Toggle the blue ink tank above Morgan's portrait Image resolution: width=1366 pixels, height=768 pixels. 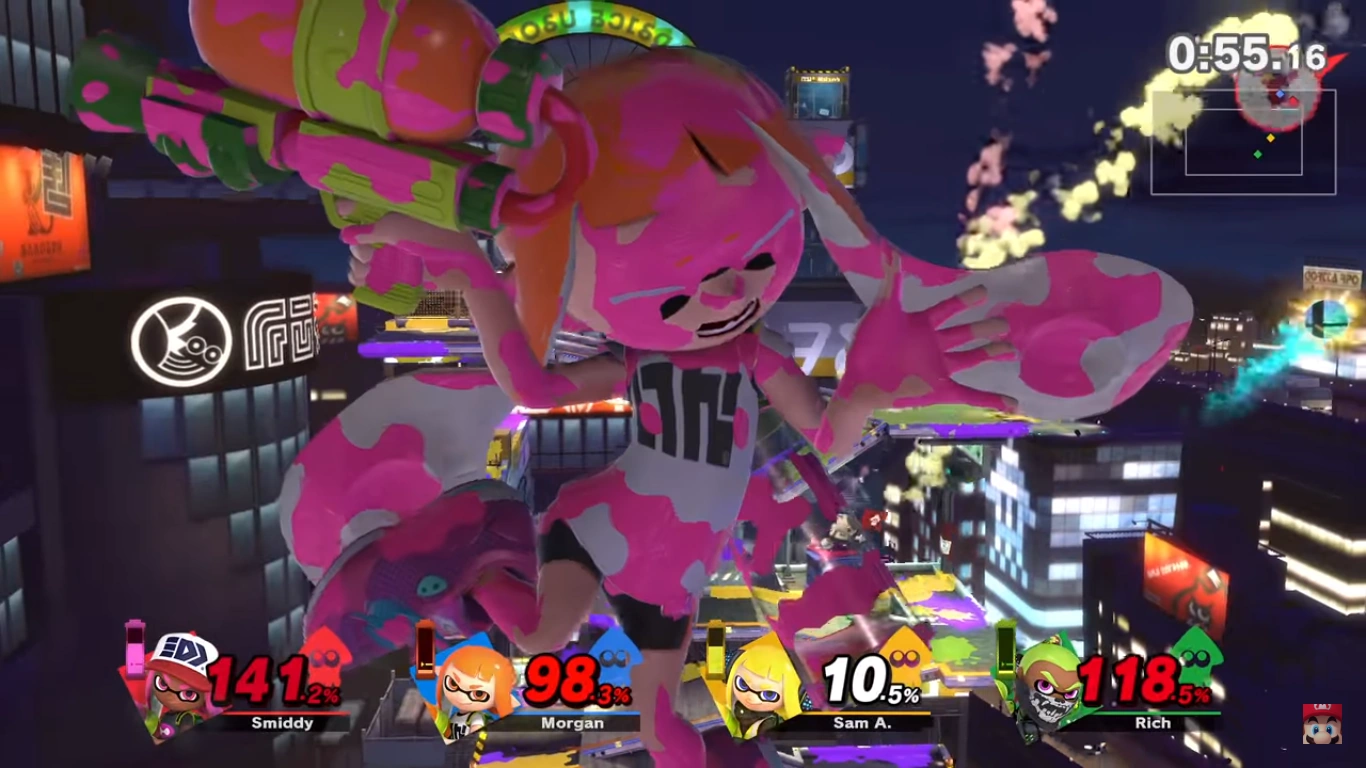click(x=425, y=650)
